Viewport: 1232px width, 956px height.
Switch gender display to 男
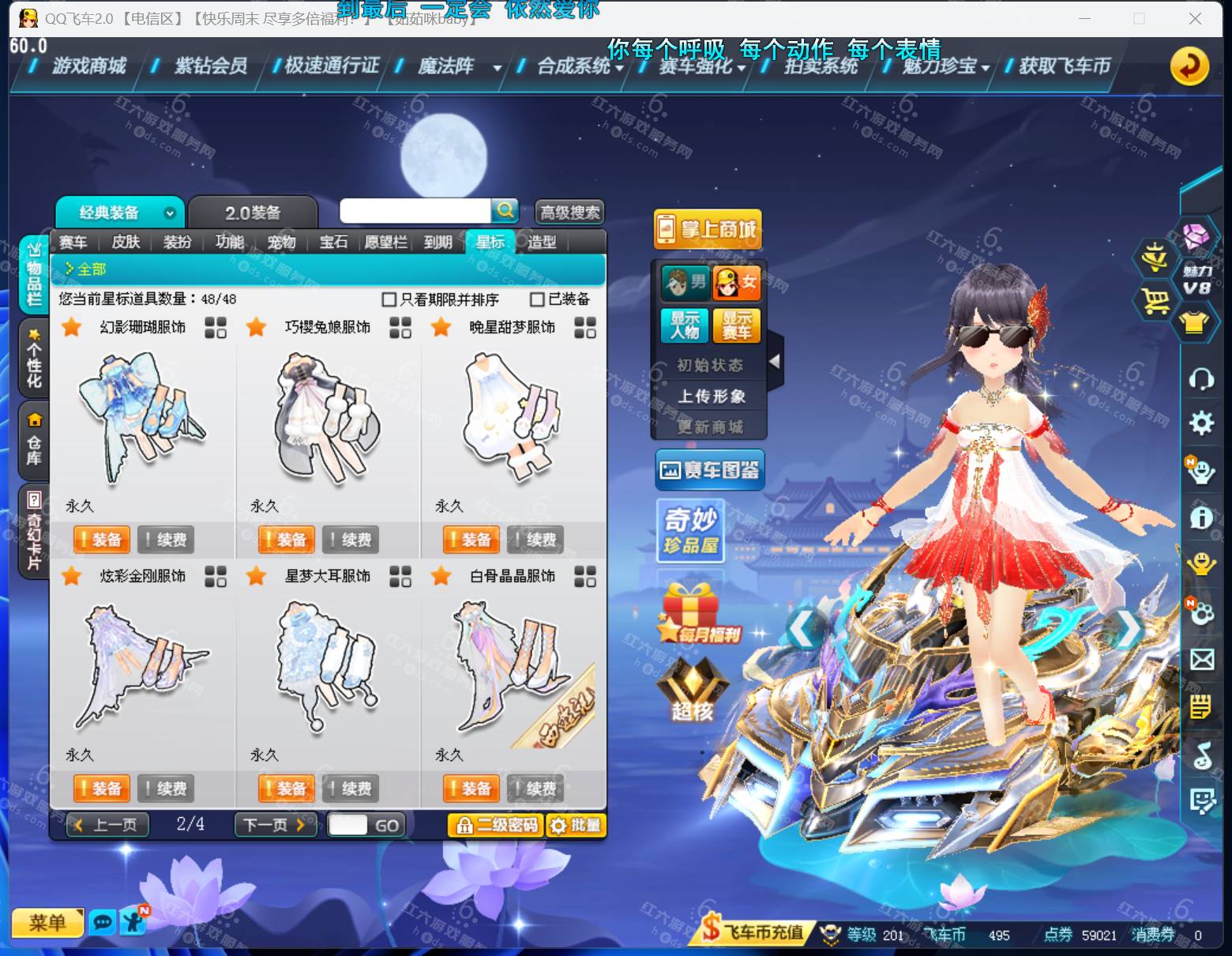tap(685, 282)
